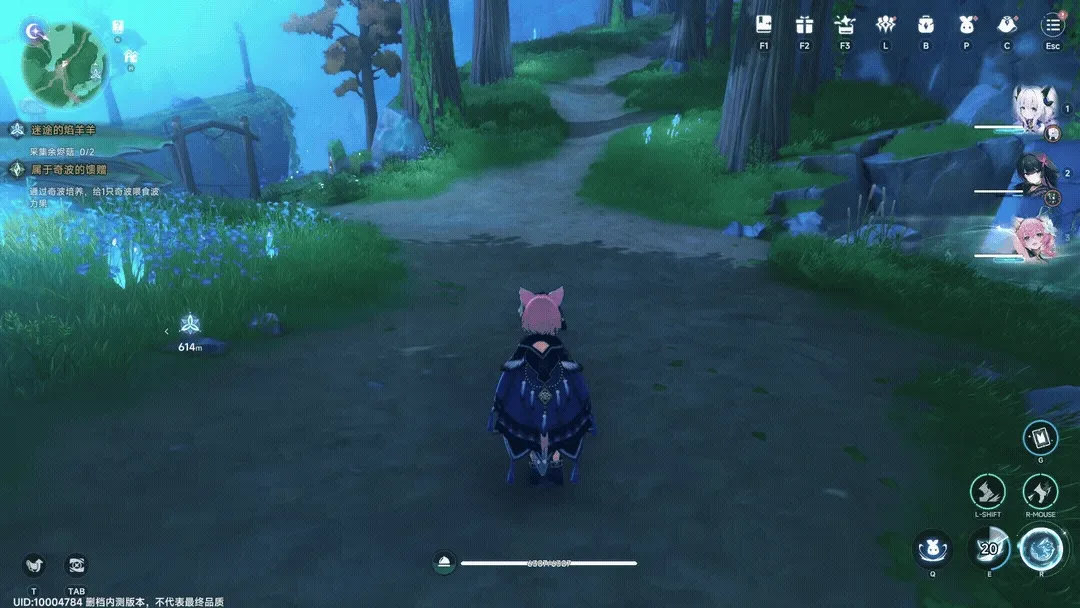1080x608 pixels.
Task: Trigger the dash boot ability
Action: coord(987,492)
